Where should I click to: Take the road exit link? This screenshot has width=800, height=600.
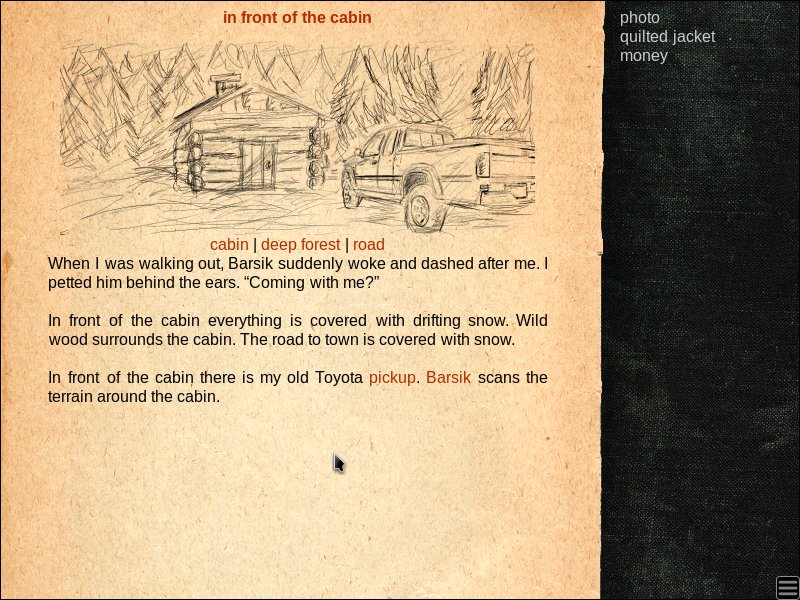368,245
